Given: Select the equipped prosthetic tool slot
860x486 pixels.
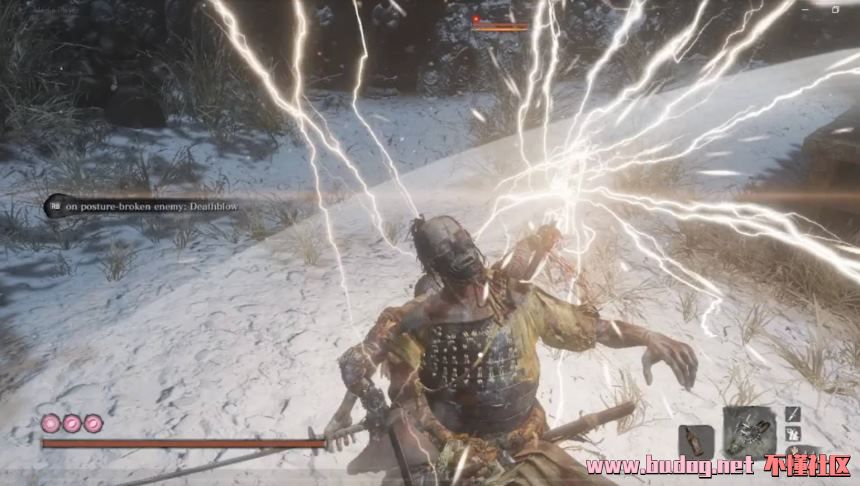Looking at the screenshot, I should pyautogui.click(x=749, y=431).
